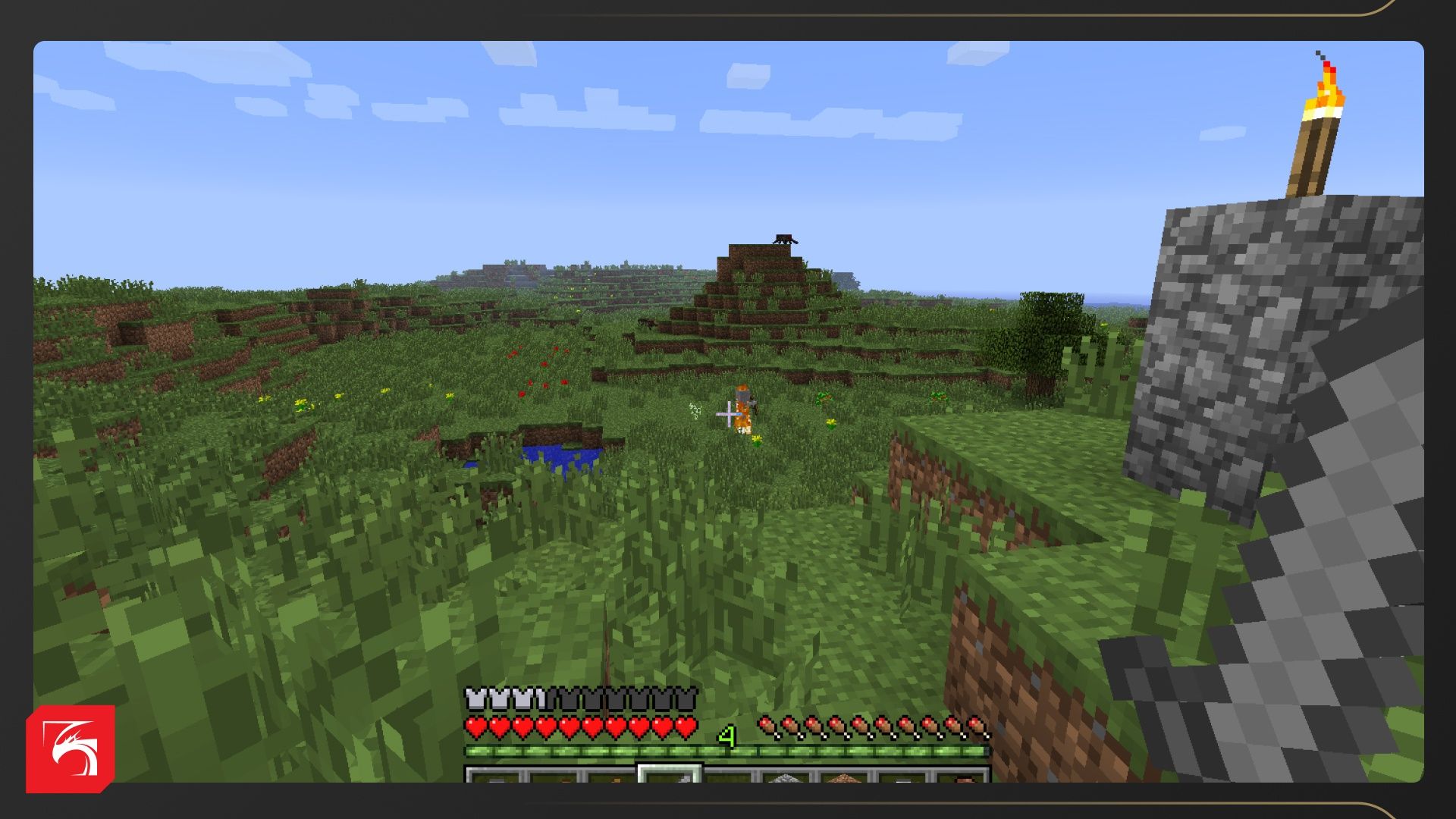Select the highlighted sword hotbar slot
The width and height of the screenshot is (1456, 819).
[x=670, y=773]
